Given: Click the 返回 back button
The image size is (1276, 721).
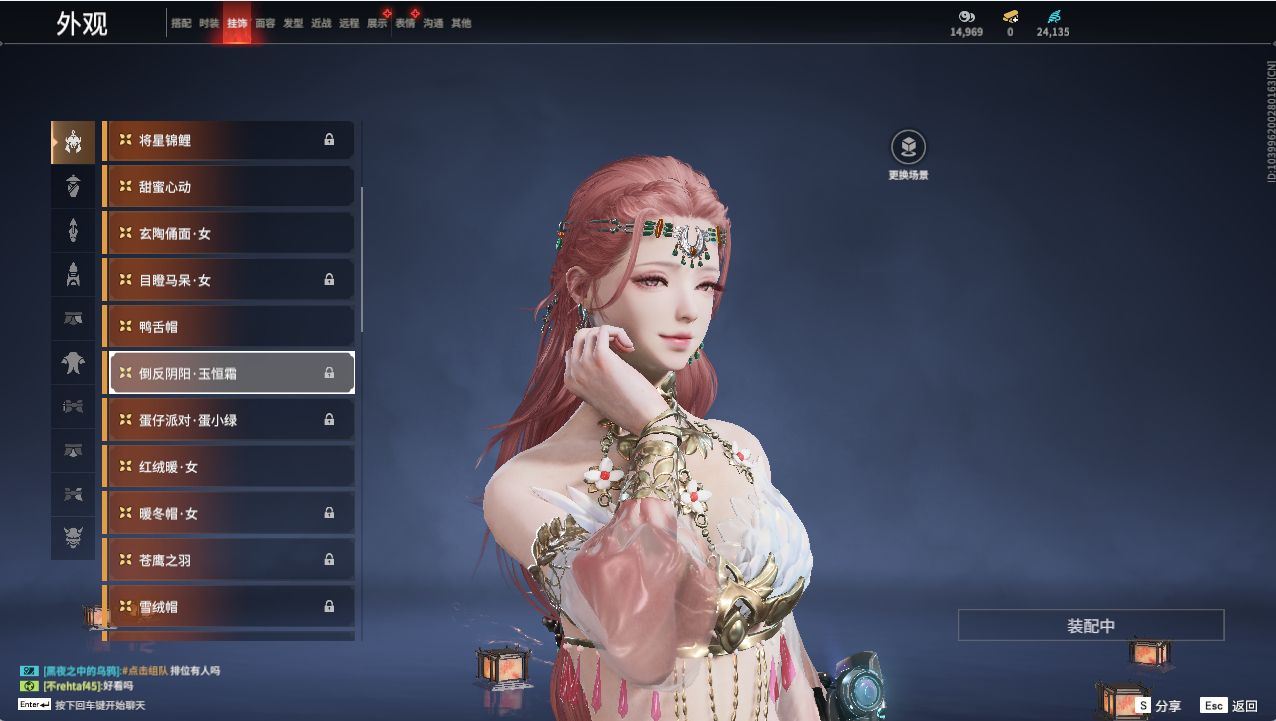Looking at the screenshot, I should (1229, 706).
